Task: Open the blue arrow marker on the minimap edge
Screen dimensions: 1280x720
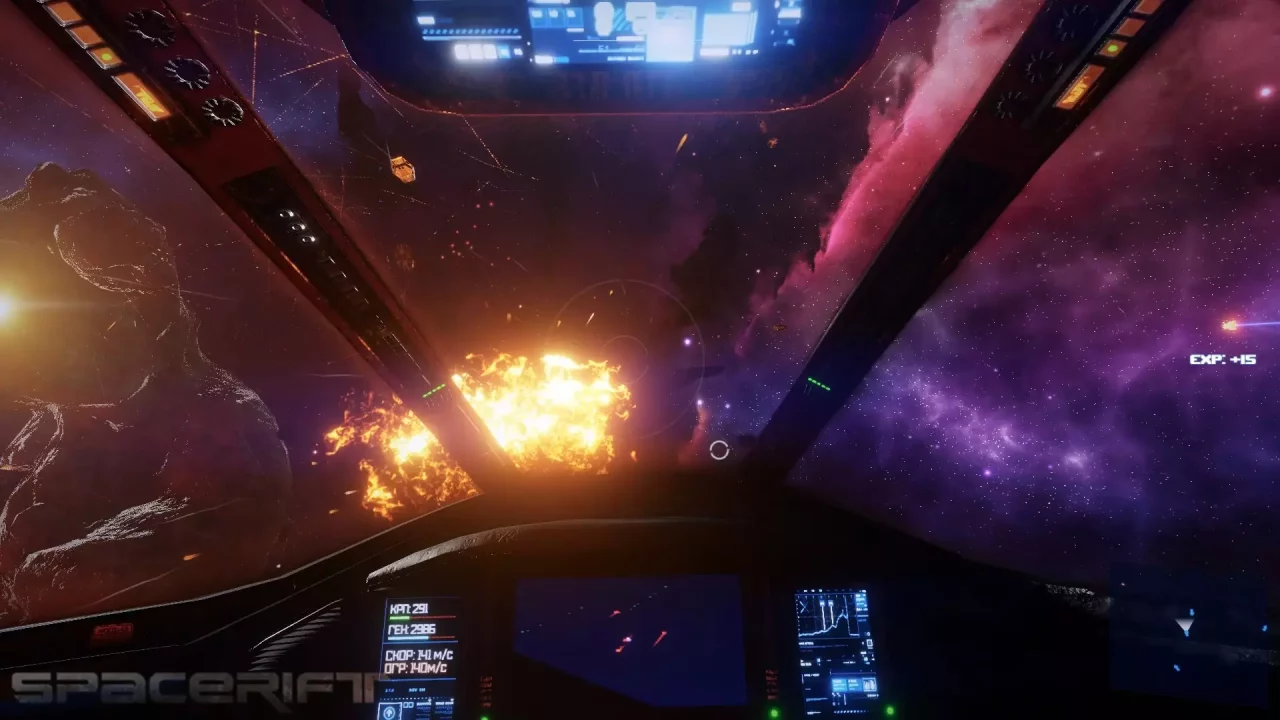Action: pyautogui.click(x=1264, y=628)
